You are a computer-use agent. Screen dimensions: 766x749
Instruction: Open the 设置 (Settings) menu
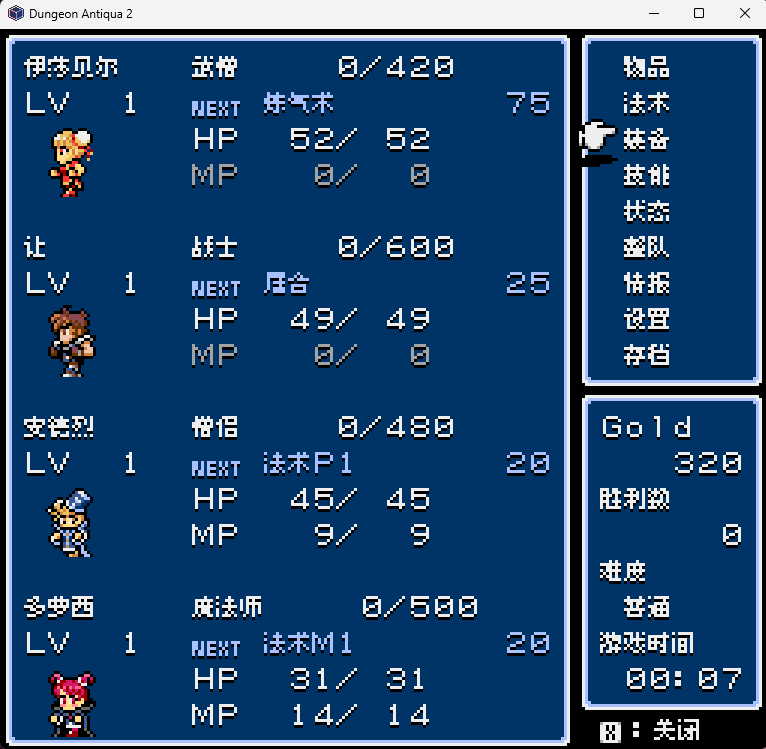click(x=646, y=320)
